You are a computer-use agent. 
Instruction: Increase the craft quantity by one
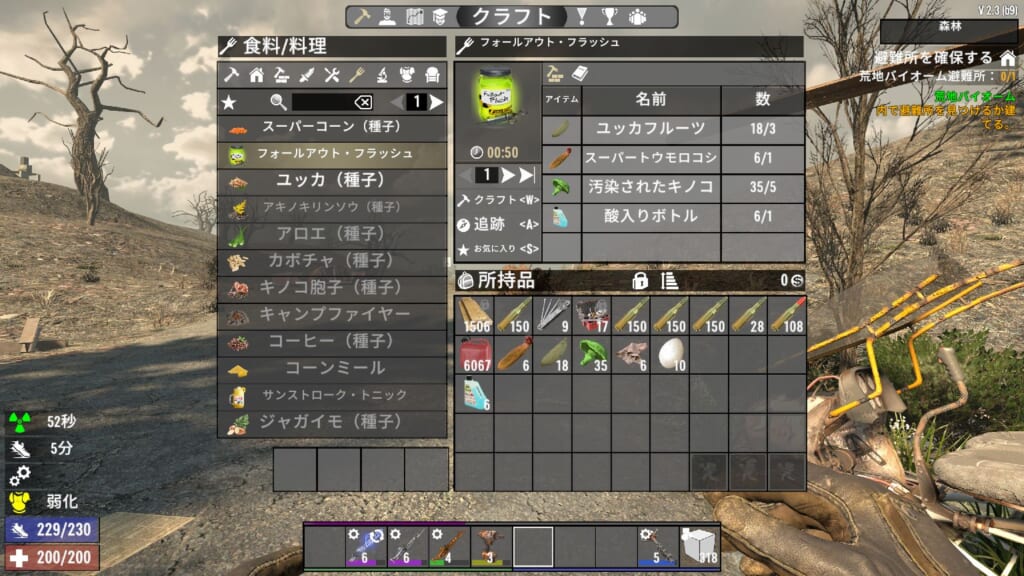coord(507,175)
